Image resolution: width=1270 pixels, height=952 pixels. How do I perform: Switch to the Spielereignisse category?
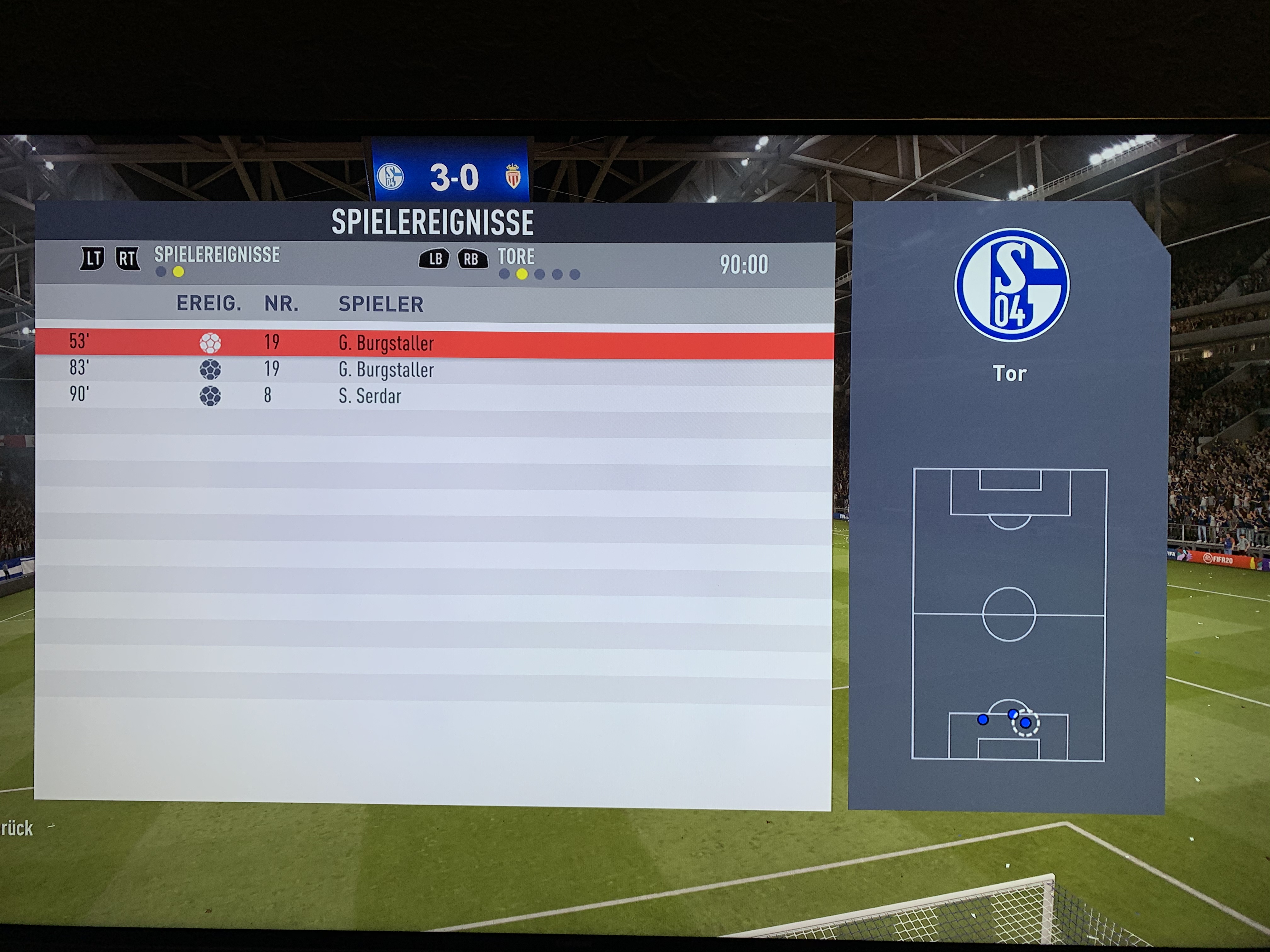(216, 255)
